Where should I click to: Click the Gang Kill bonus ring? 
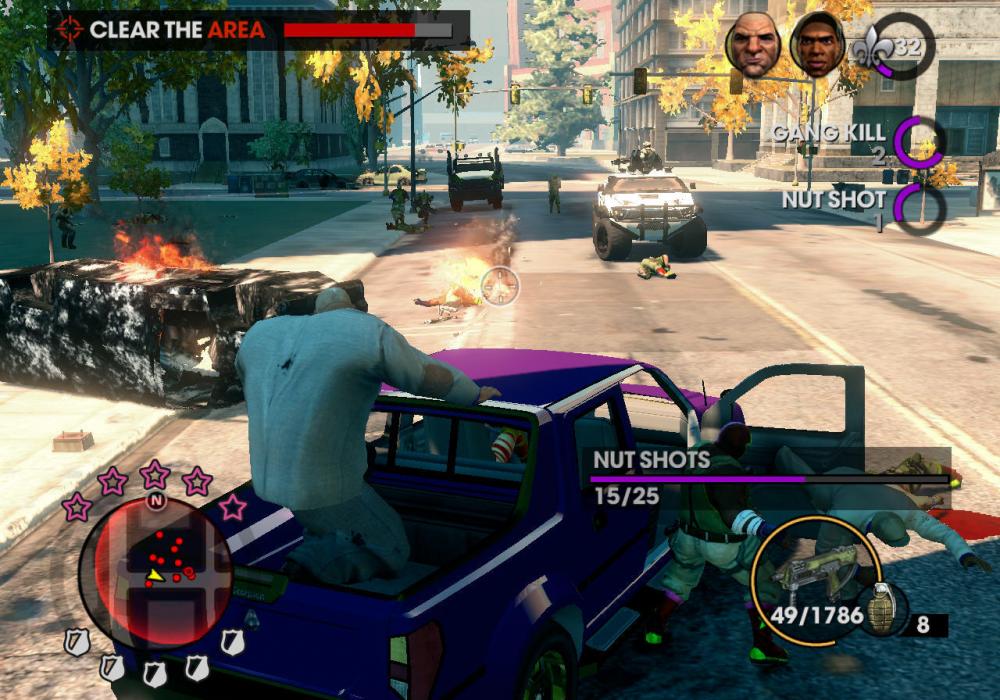point(918,141)
